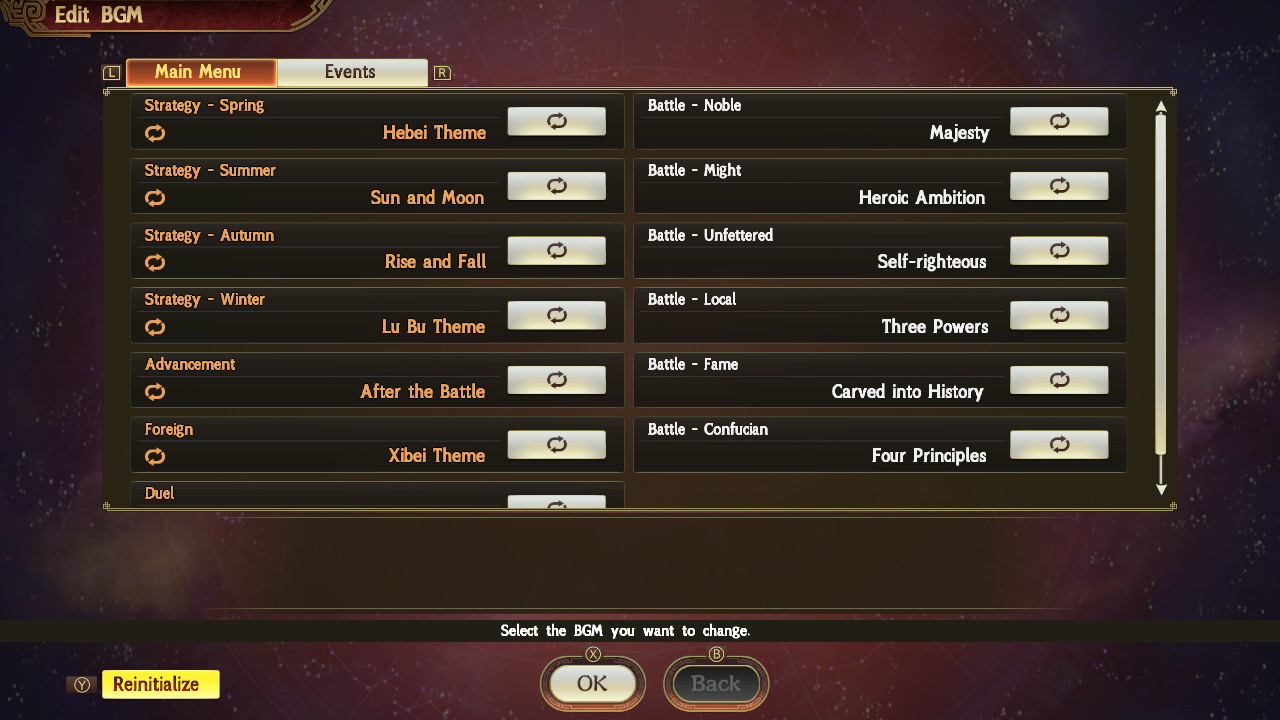This screenshot has height=720, width=1280.
Task: Click the R shoulder button indicator
Action: (x=441, y=72)
